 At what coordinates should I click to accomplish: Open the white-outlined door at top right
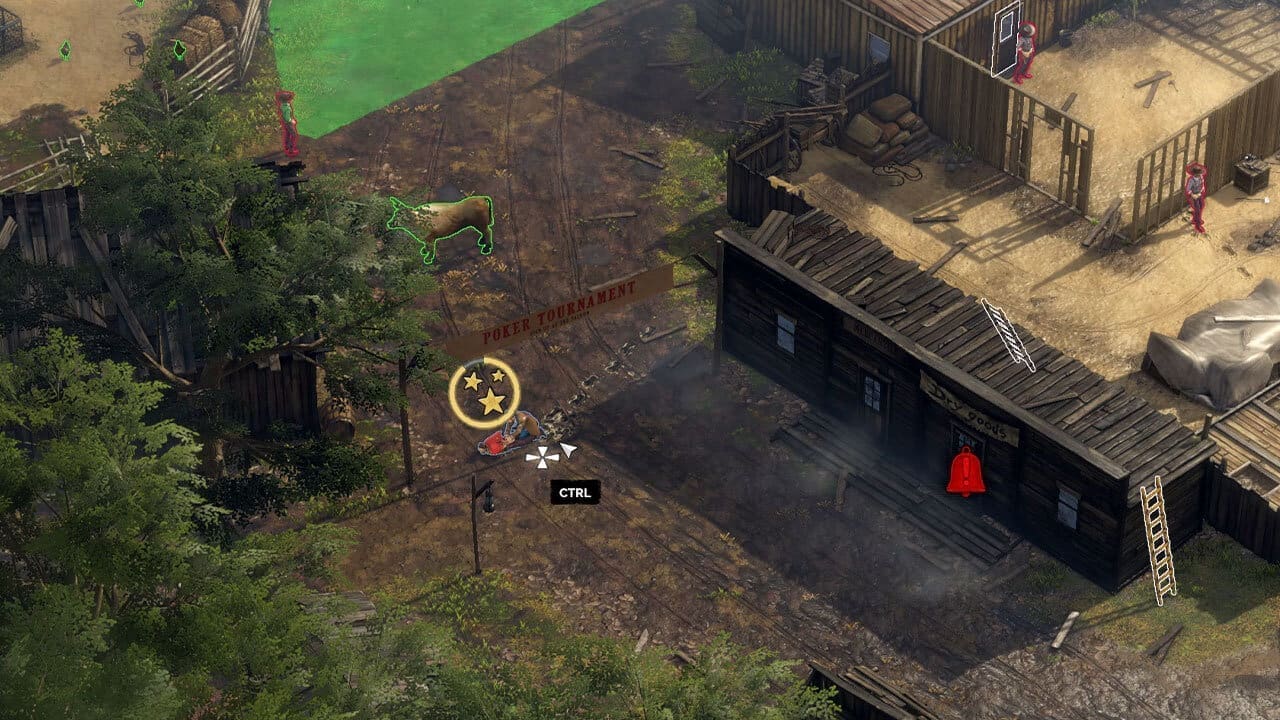(1004, 38)
